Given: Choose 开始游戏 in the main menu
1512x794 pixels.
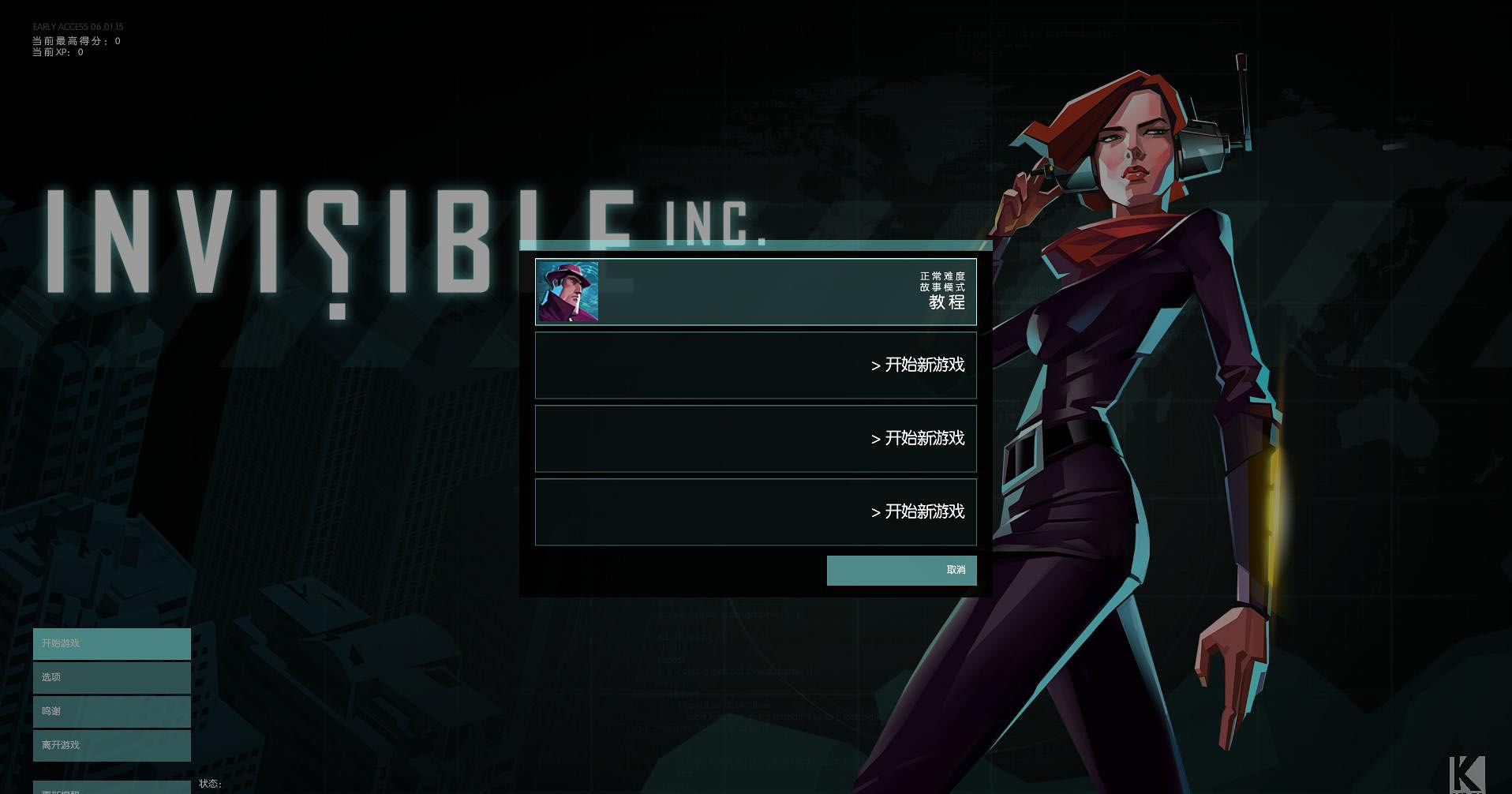Looking at the screenshot, I should [112, 644].
